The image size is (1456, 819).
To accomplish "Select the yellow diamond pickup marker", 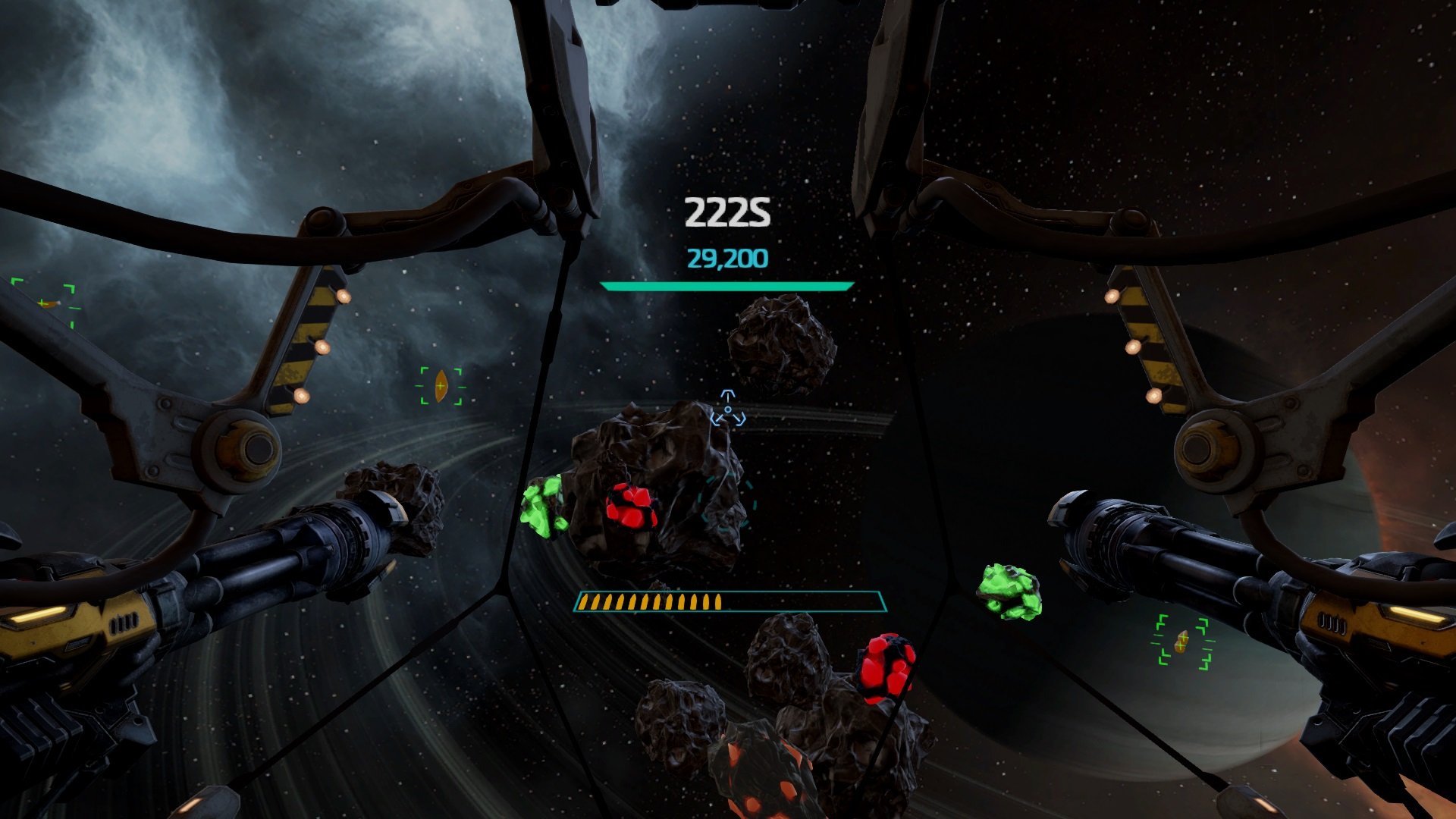I will coord(440,384).
